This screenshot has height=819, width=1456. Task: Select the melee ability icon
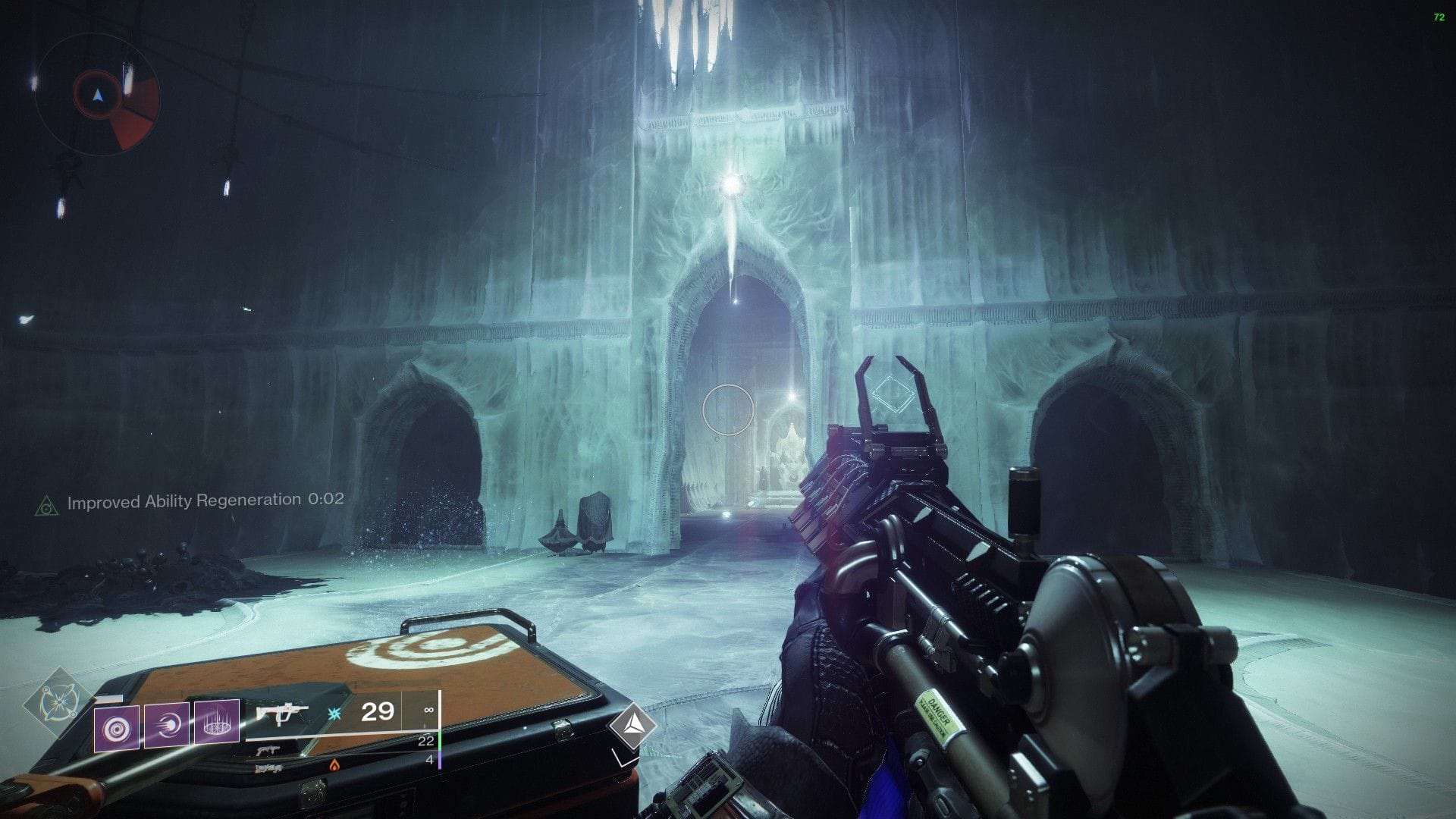(168, 723)
